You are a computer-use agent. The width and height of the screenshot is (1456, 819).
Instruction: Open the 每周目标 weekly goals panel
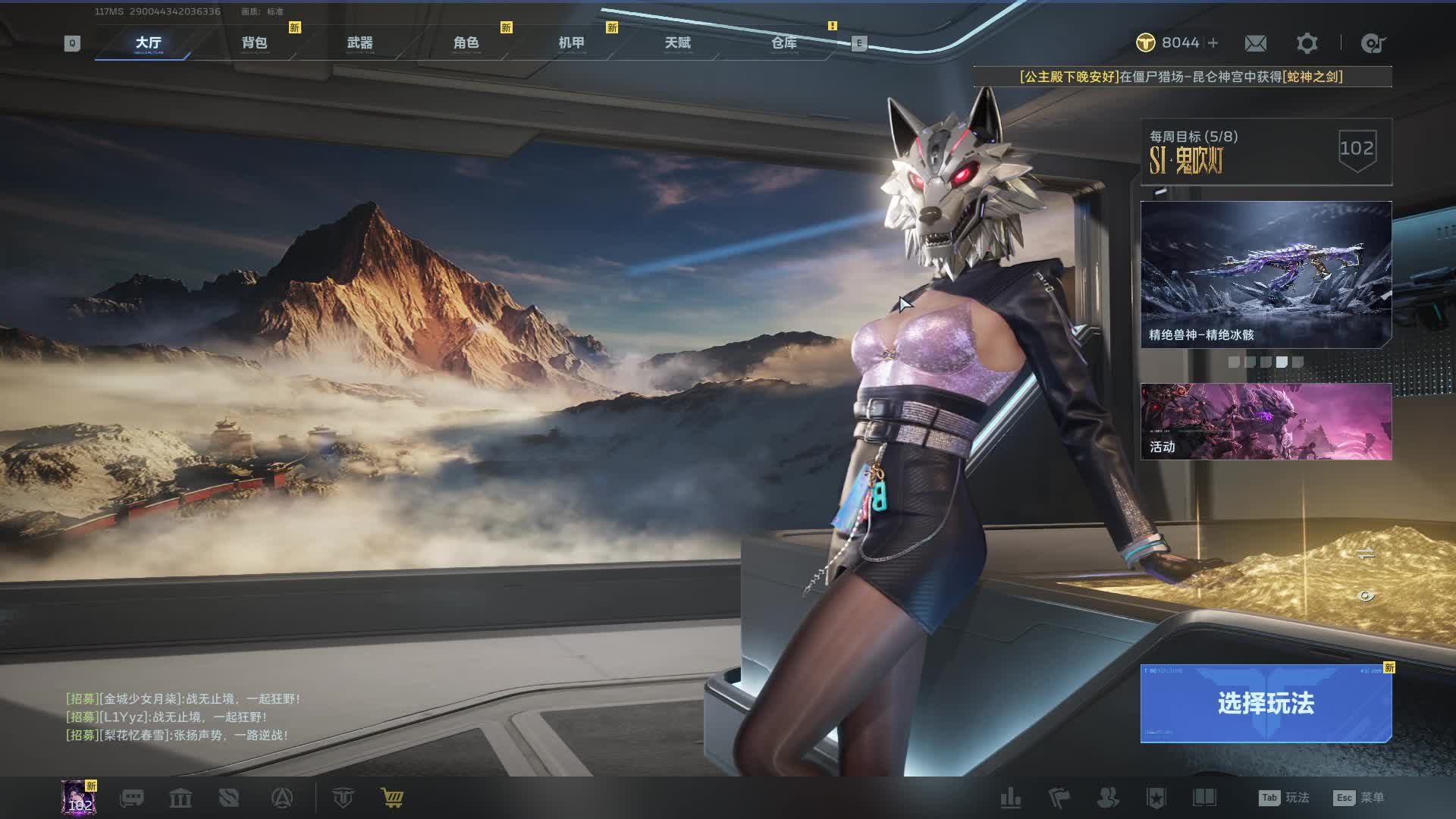pyautogui.click(x=1266, y=152)
